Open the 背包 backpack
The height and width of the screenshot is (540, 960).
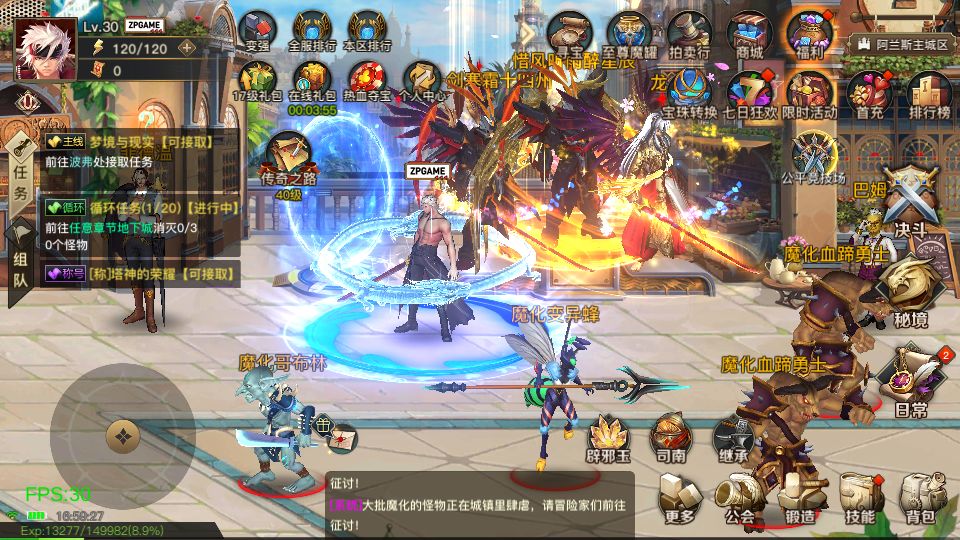click(x=920, y=497)
